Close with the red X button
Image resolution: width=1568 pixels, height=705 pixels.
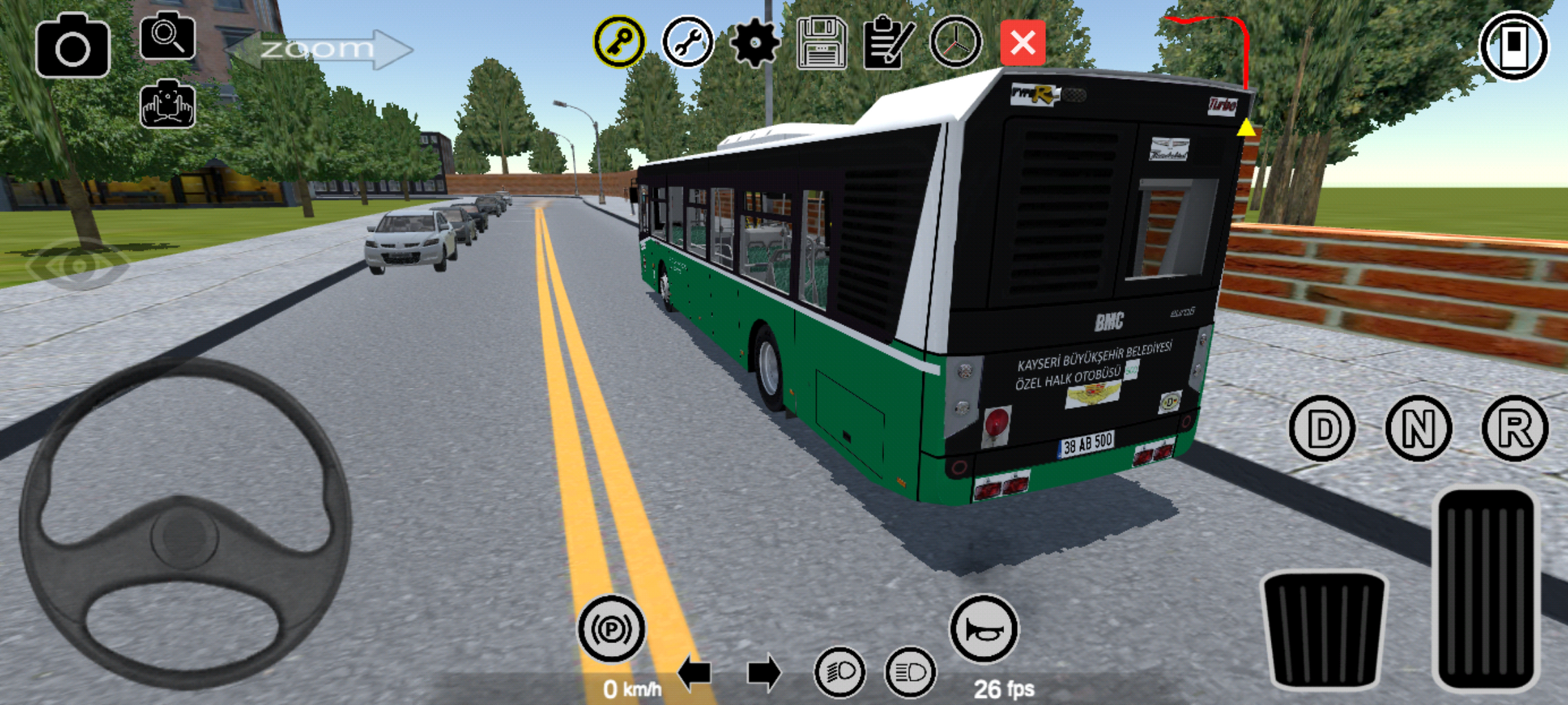coord(1022,43)
